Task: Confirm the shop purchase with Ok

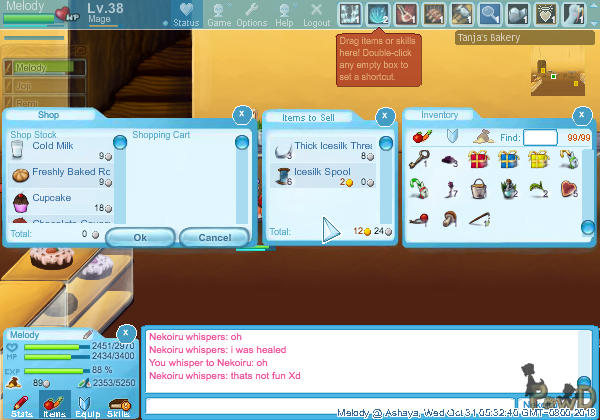Action: [140, 237]
